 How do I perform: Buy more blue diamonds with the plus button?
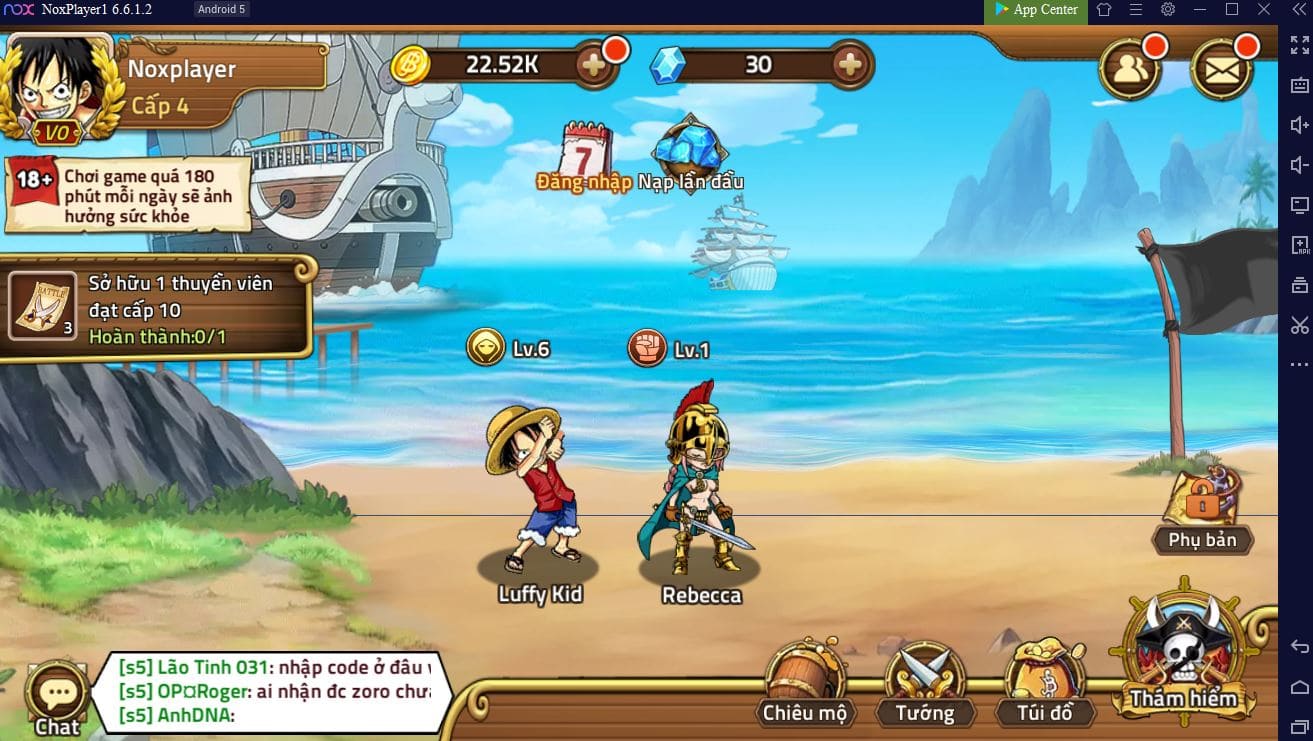tap(849, 65)
